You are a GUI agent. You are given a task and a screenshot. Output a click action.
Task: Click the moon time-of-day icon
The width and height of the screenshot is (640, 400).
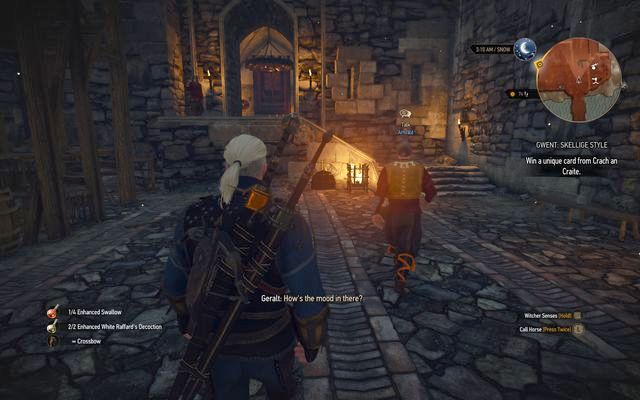(525, 48)
